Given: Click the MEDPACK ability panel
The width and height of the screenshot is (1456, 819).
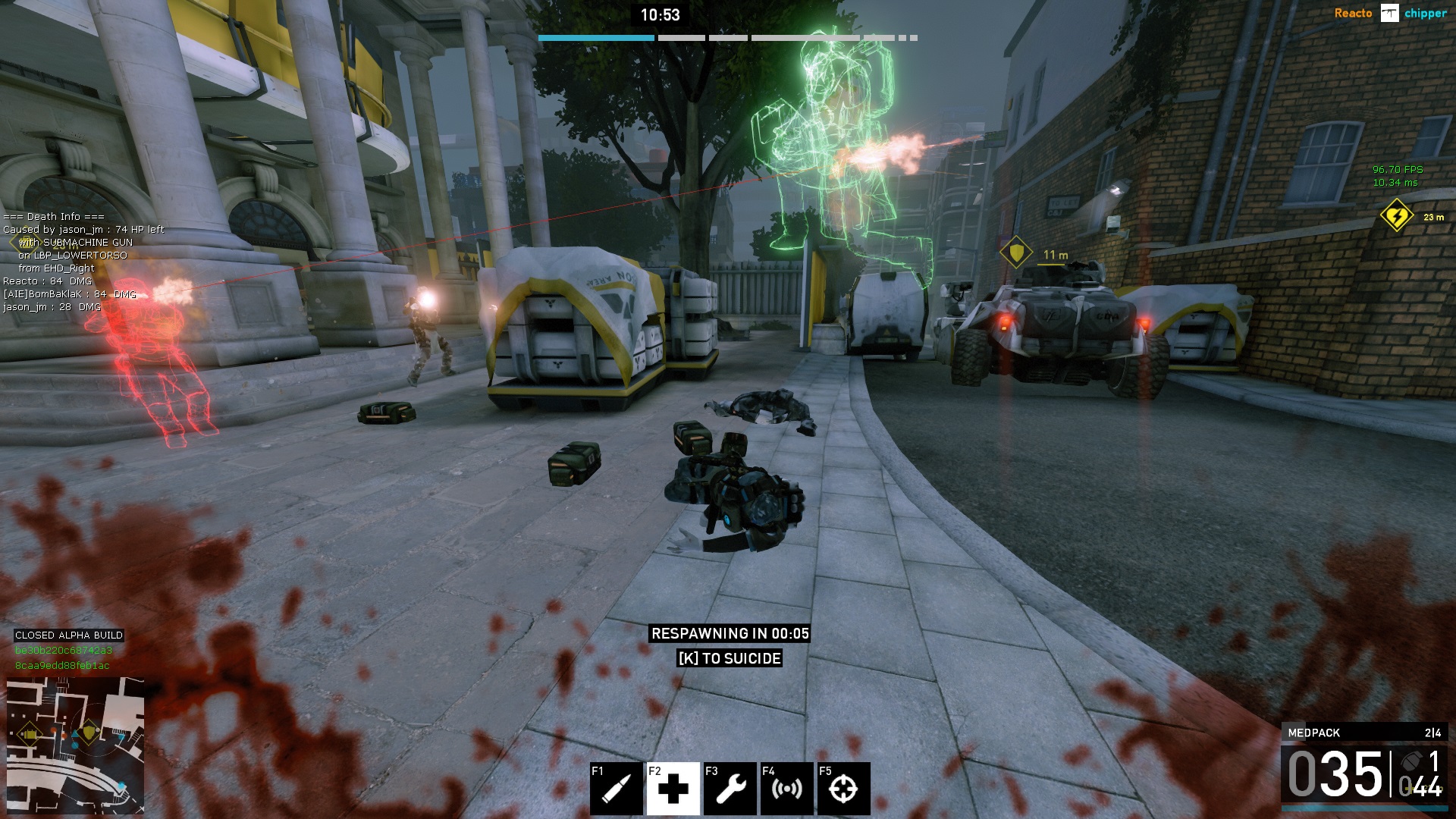Looking at the screenshot, I should pos(1364,733).
